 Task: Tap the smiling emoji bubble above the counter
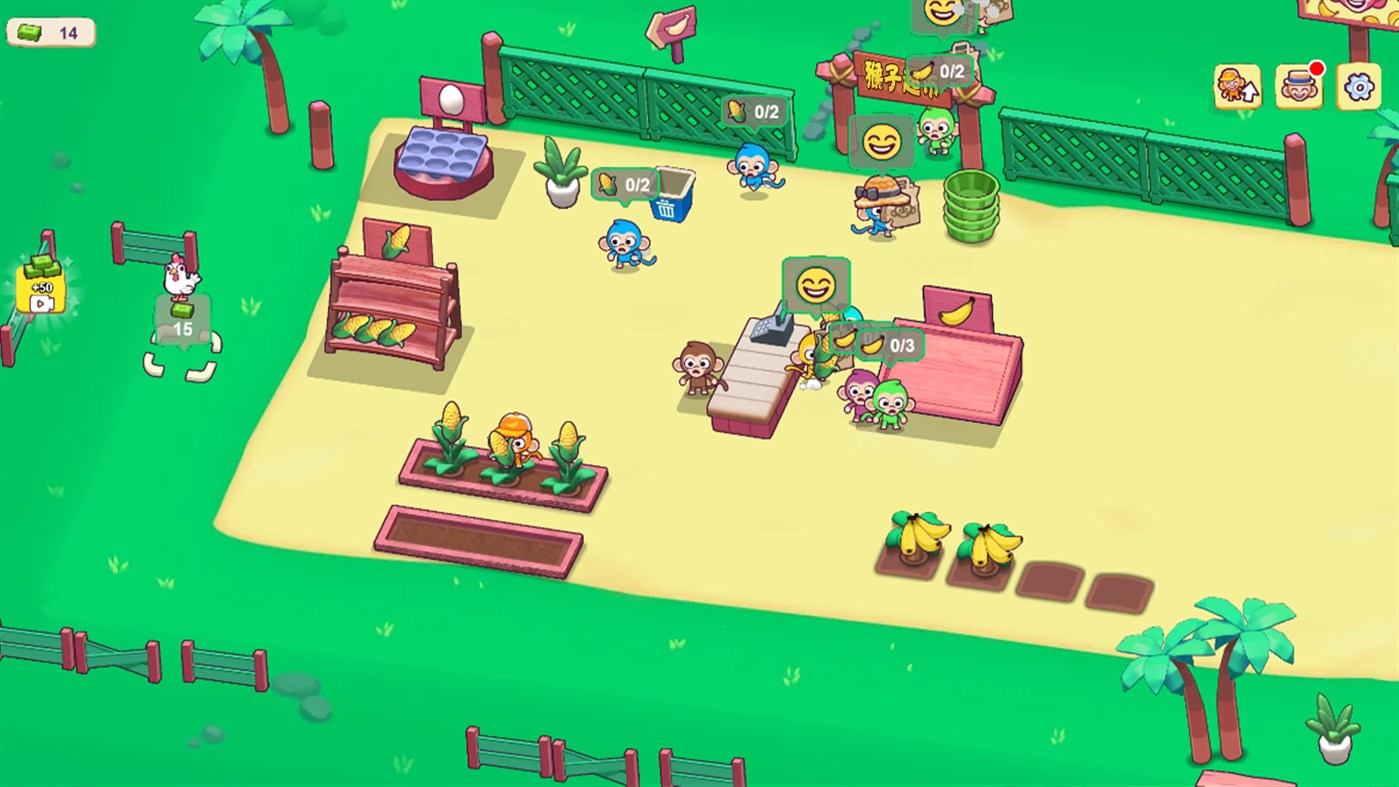pos(815,286)
